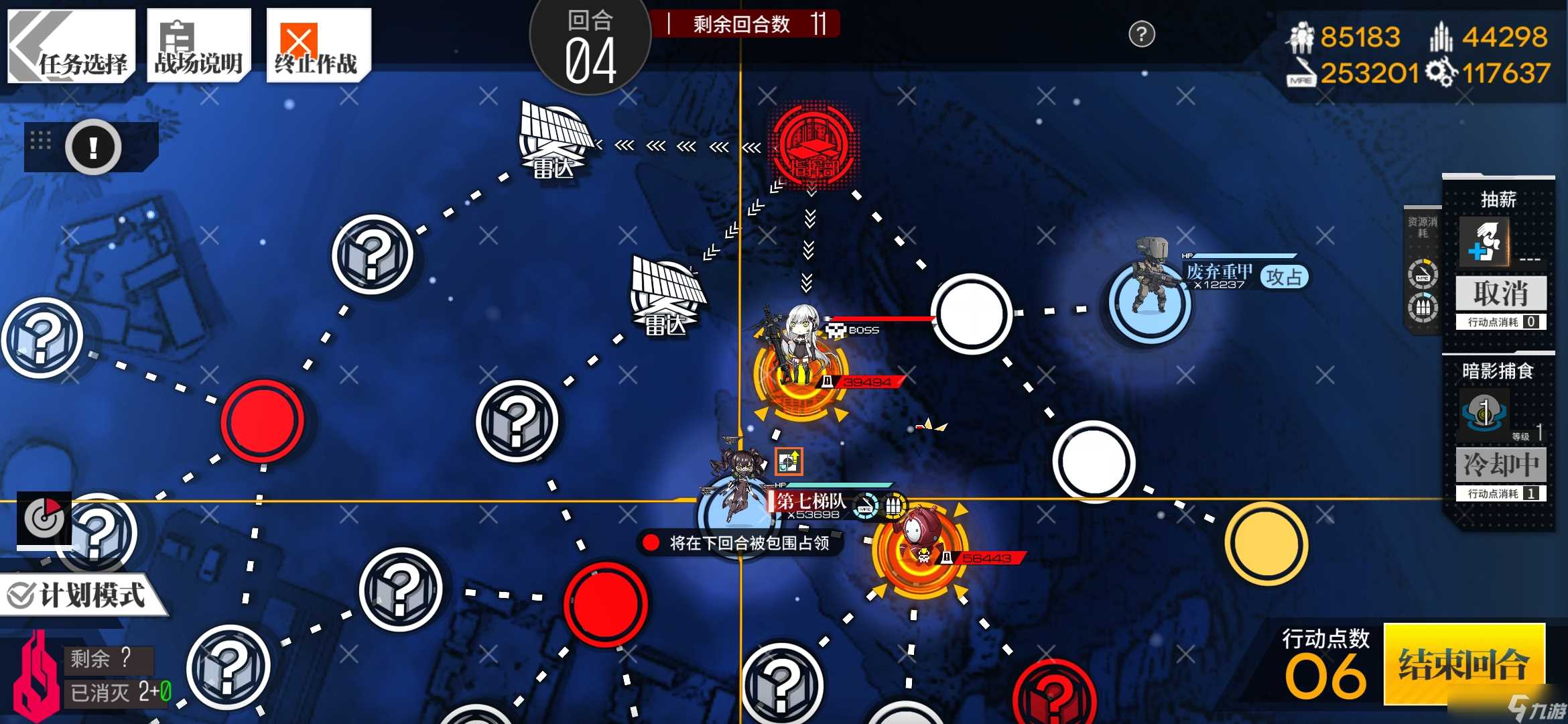1568x724 pixels.
Task: Open the 战场说明 battlefield info
Action: coord(198,46)
